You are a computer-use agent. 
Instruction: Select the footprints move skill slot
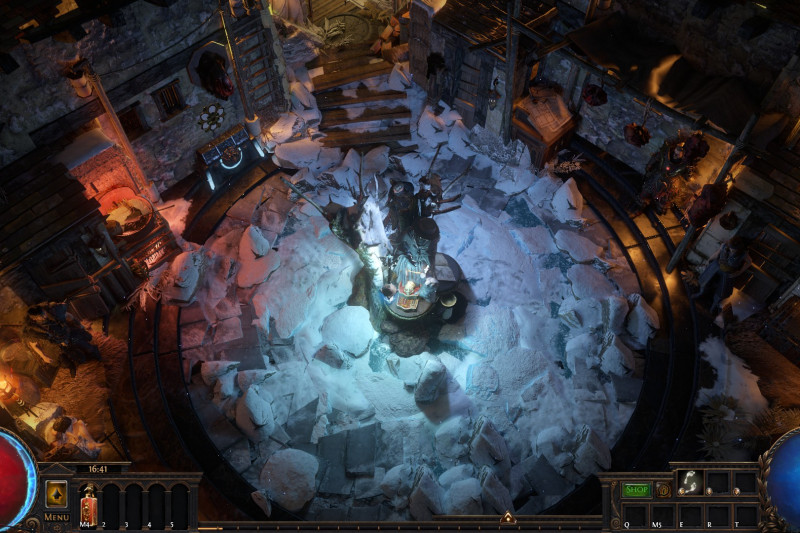[x=690, y=483]
